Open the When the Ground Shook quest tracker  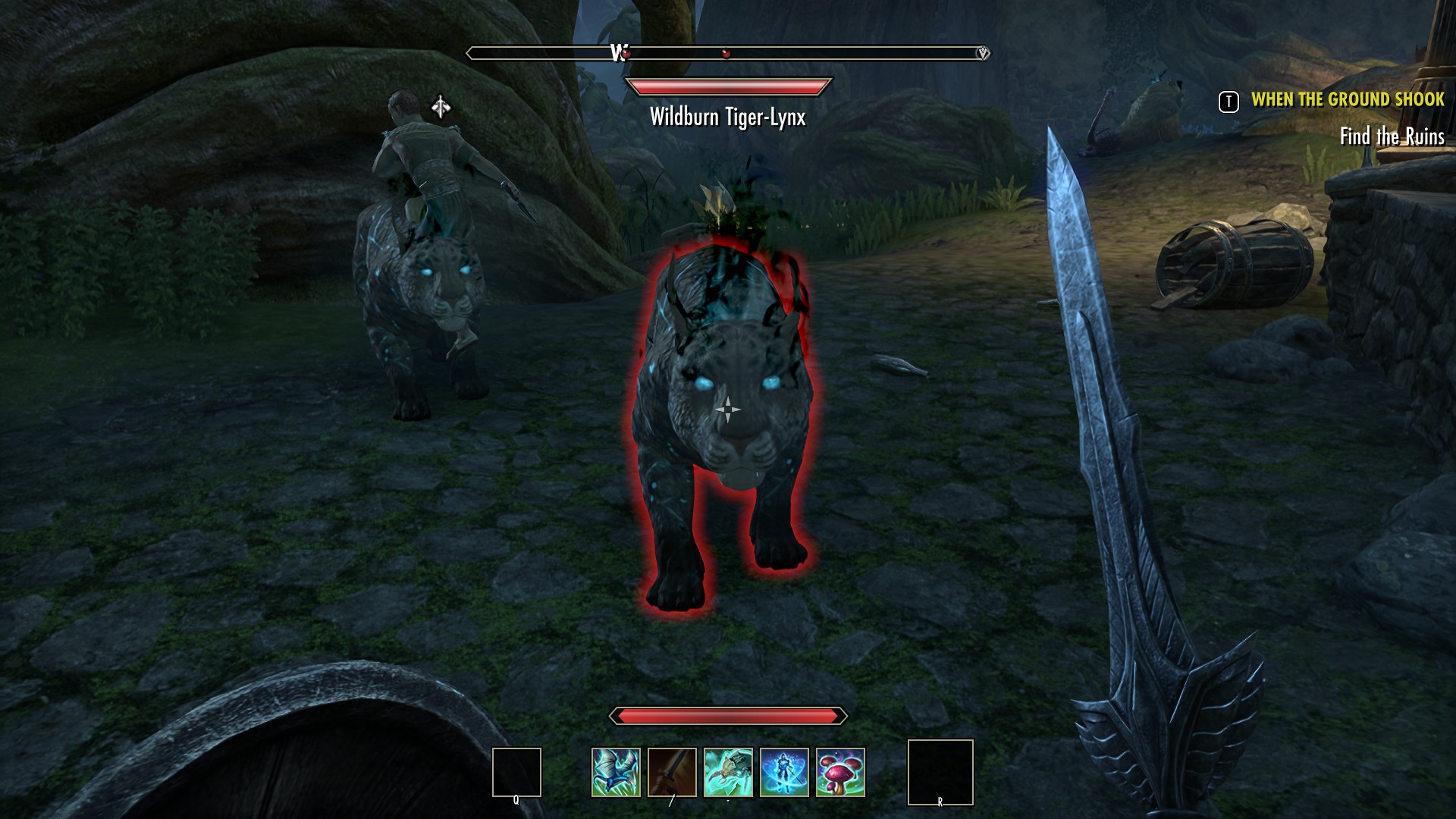[x=1347, y=99]
